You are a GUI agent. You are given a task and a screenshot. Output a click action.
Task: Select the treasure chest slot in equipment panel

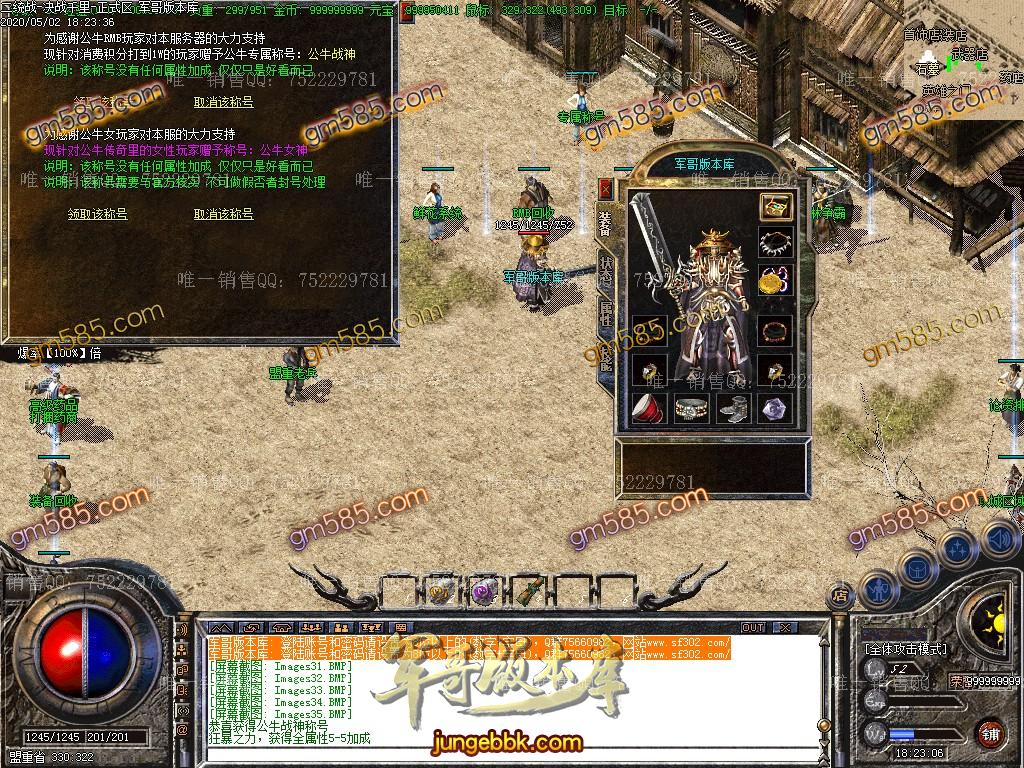point(775,207)
